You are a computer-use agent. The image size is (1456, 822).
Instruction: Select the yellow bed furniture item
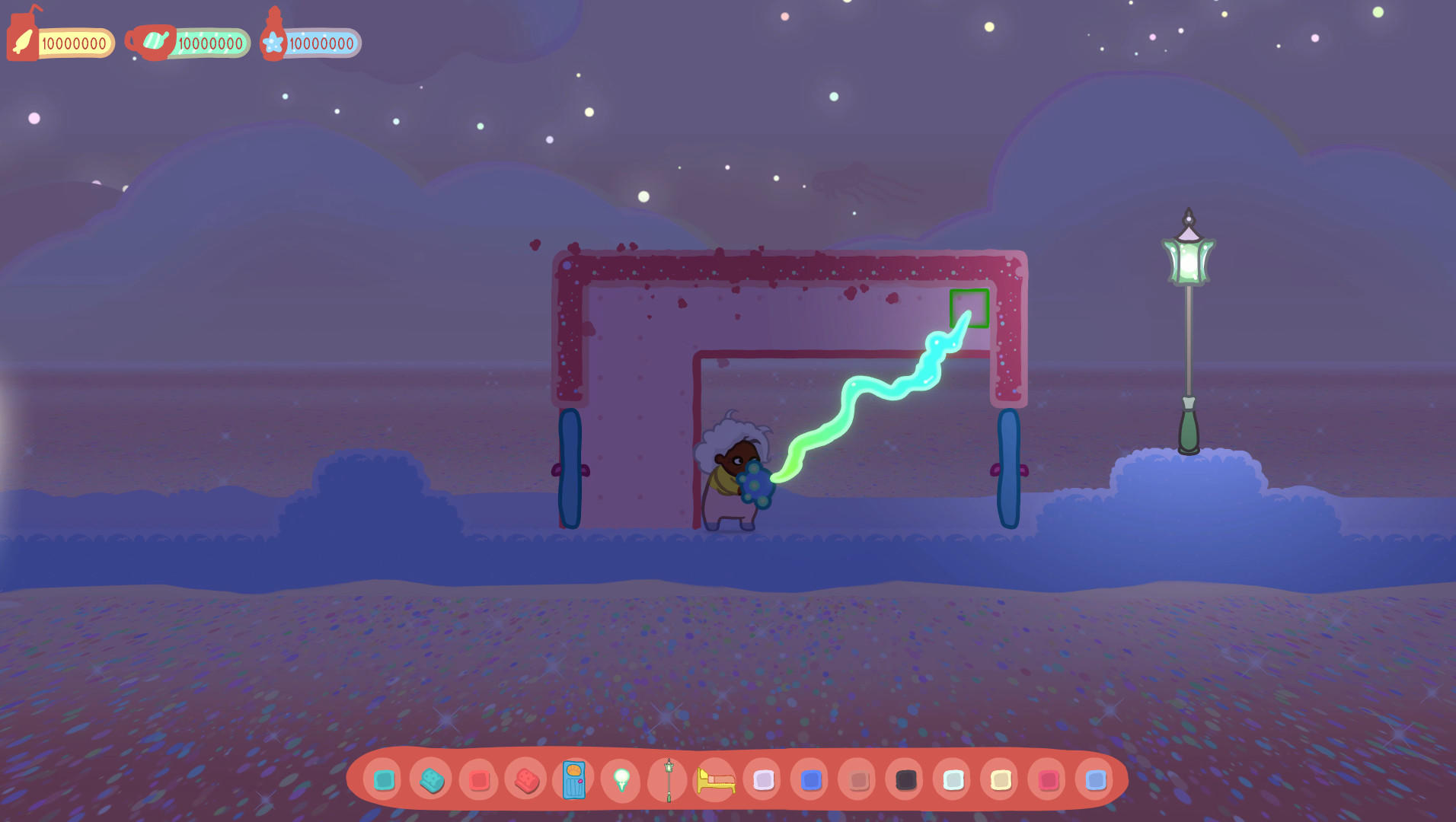[716, 780]
